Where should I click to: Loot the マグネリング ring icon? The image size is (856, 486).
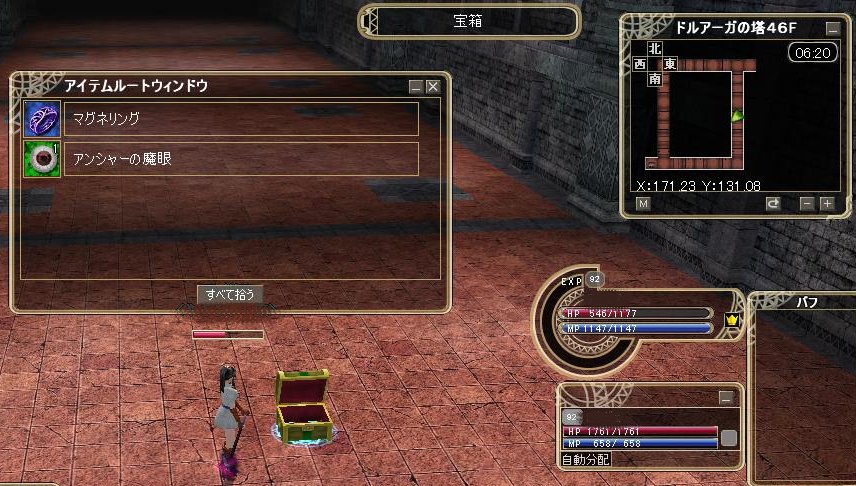(x=42, y=119)
